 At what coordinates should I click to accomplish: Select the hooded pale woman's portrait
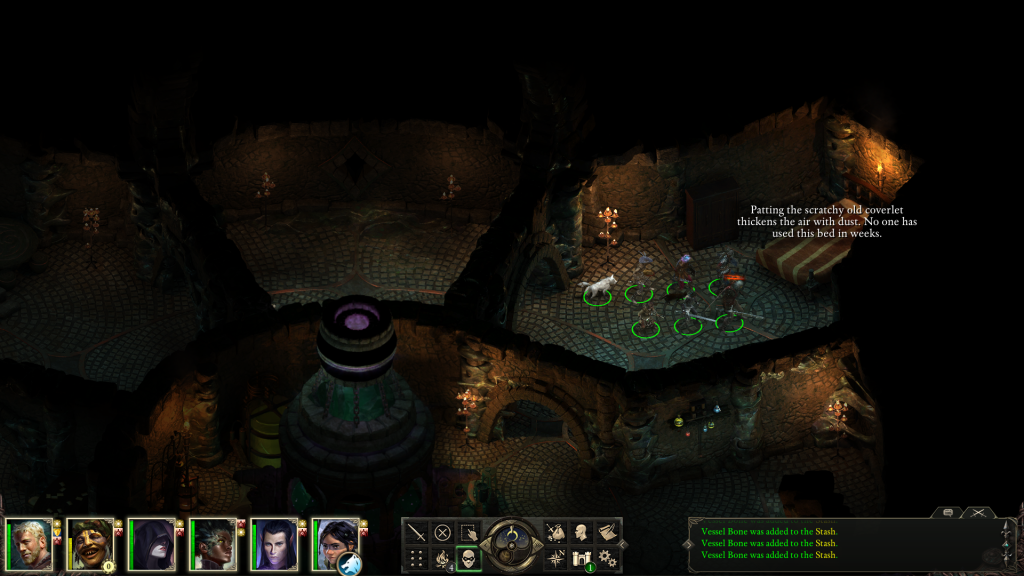pyautogui.click(x=151, y=543)
